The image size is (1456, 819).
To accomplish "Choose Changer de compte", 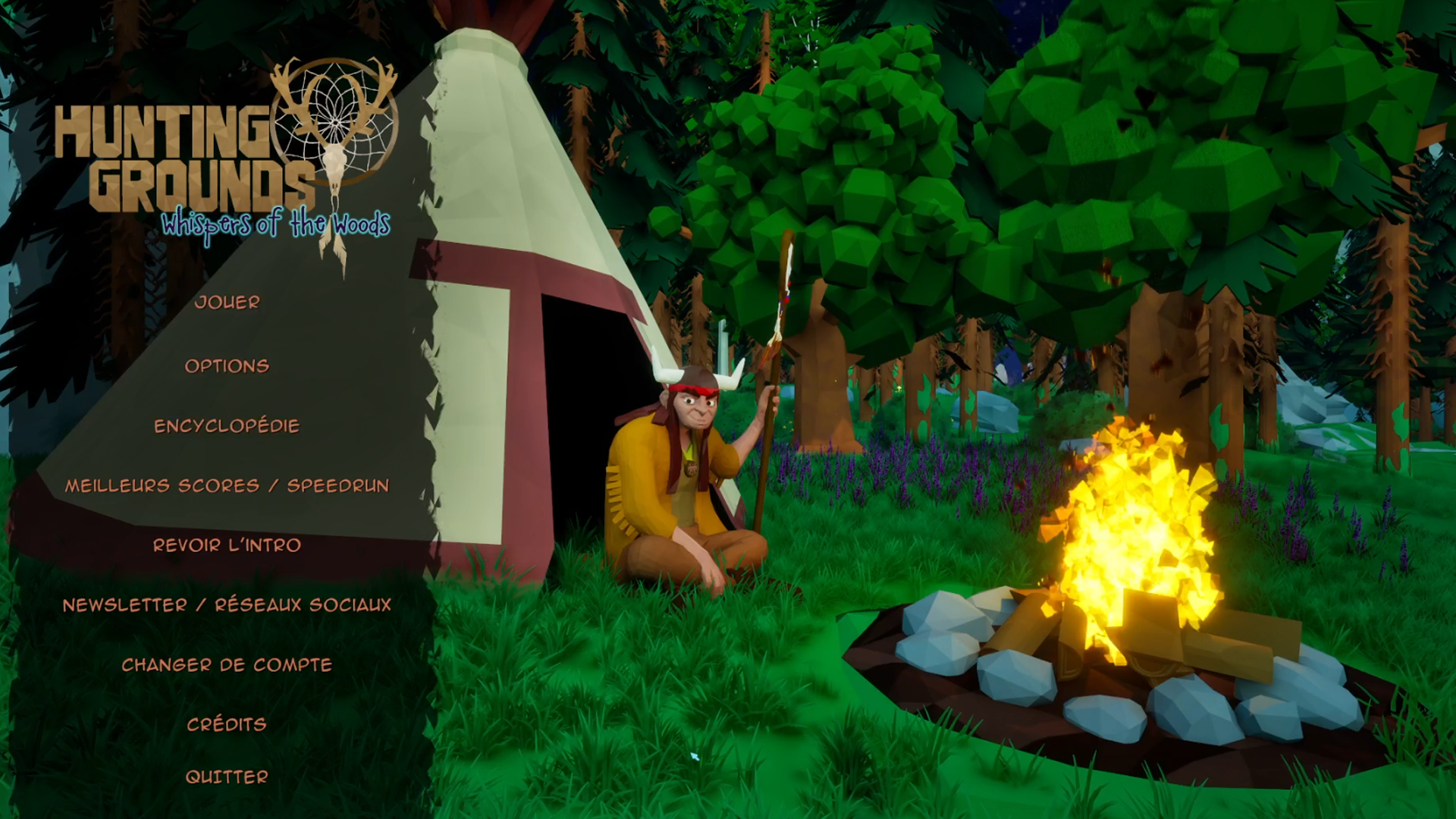I will point(227,665).
